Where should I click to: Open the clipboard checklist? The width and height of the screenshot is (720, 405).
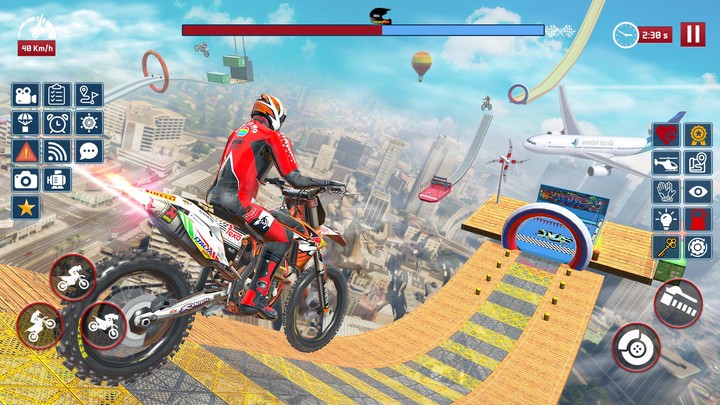(57, 95)
